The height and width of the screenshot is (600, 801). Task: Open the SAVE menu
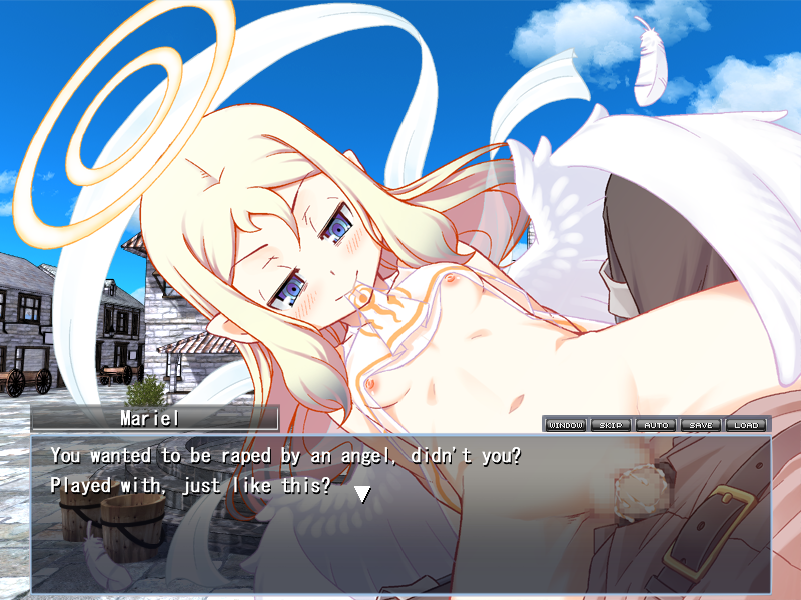click(701, 425)
